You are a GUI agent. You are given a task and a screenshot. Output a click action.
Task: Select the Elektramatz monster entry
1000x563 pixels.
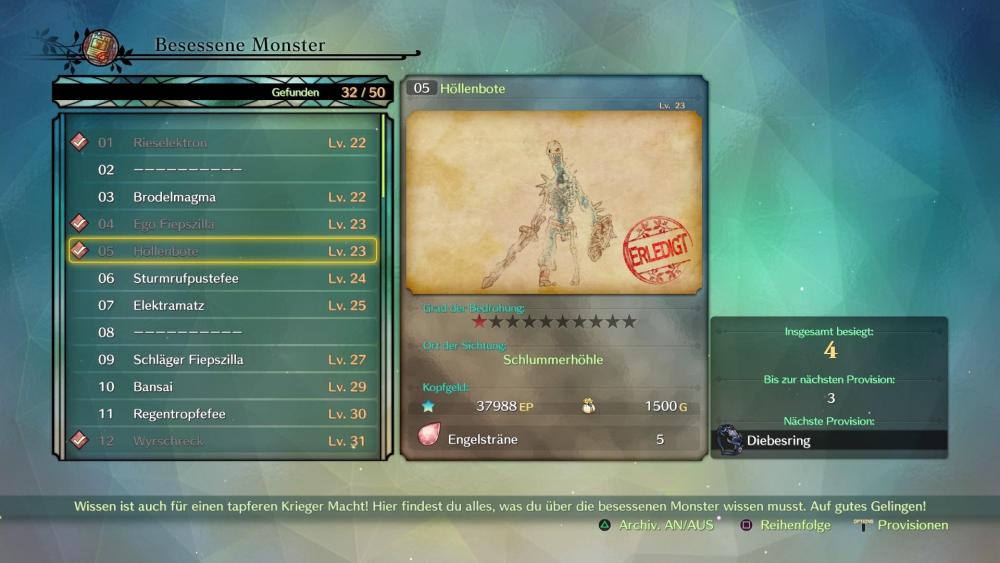222,305
